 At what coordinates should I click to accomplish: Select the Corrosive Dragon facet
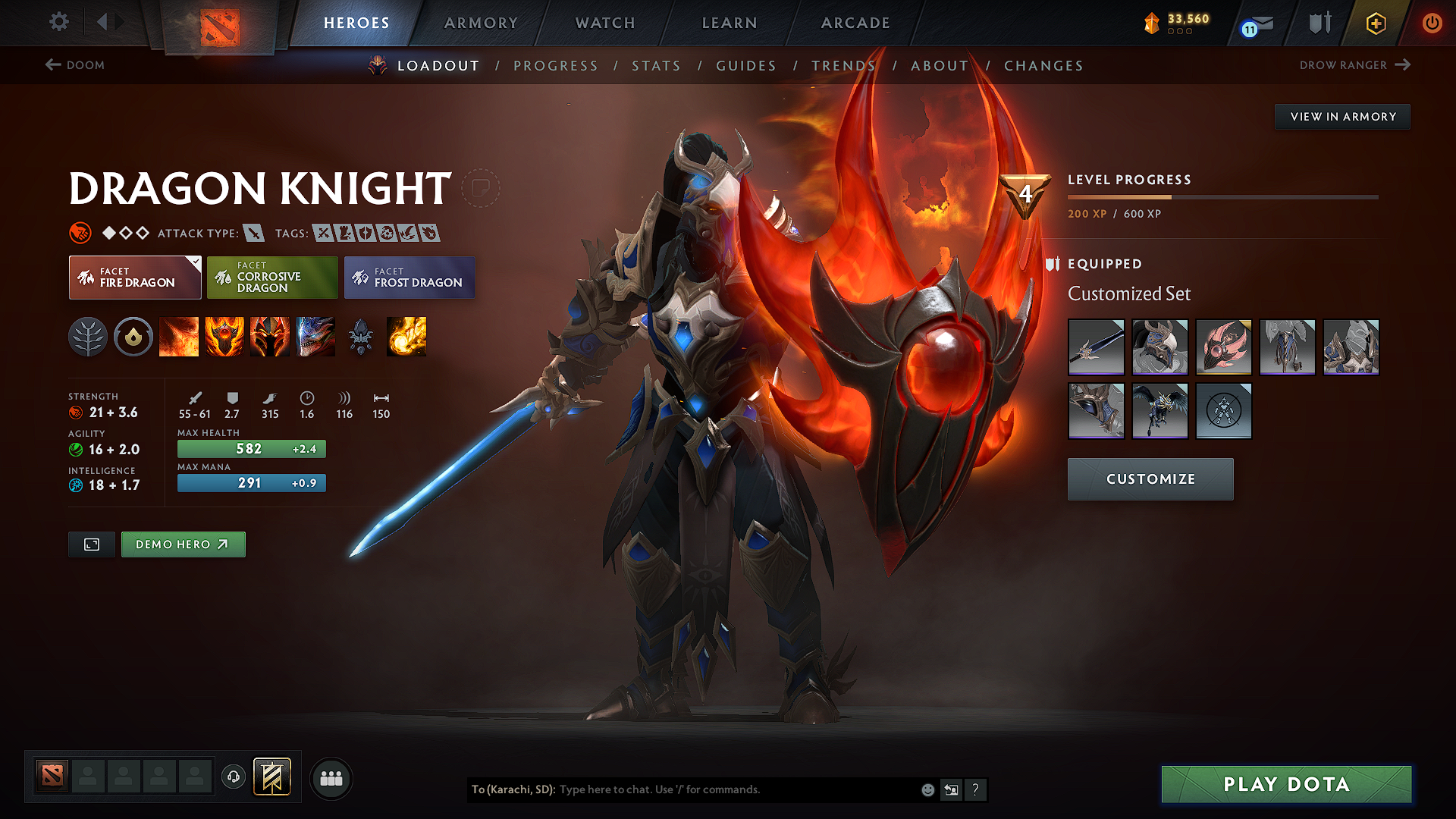[272, 277]
